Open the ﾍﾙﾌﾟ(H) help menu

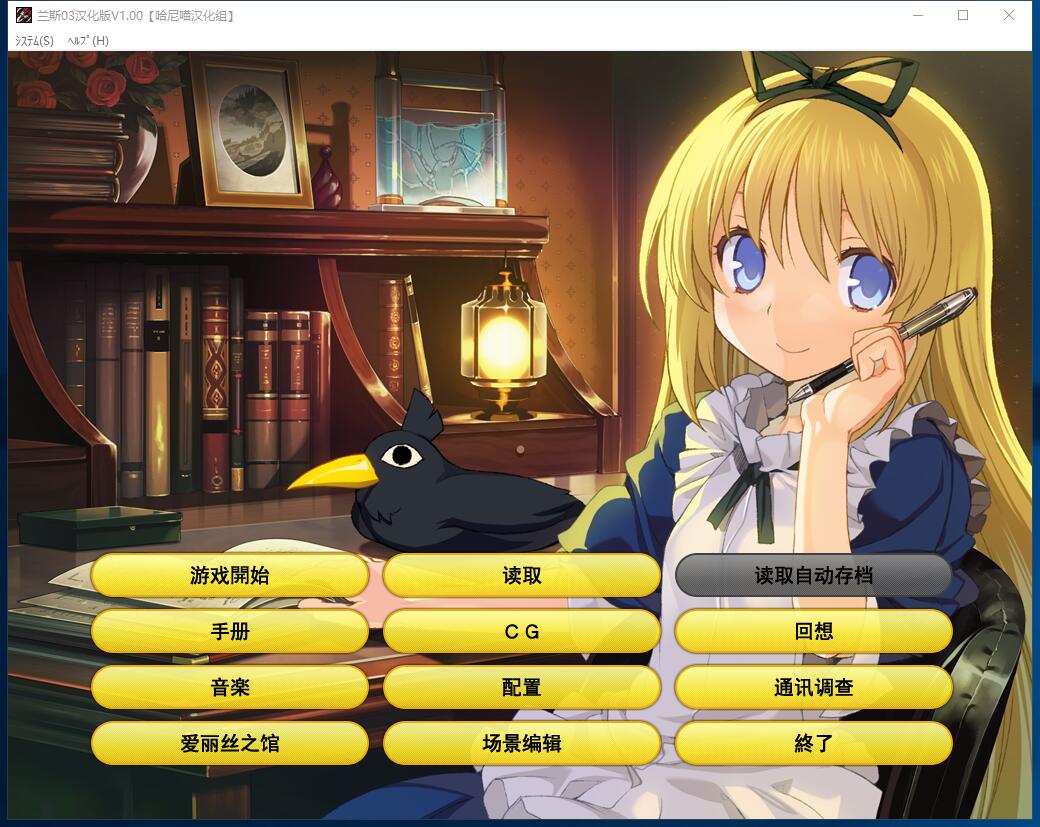pyautogui.click(x=88, y=41)
